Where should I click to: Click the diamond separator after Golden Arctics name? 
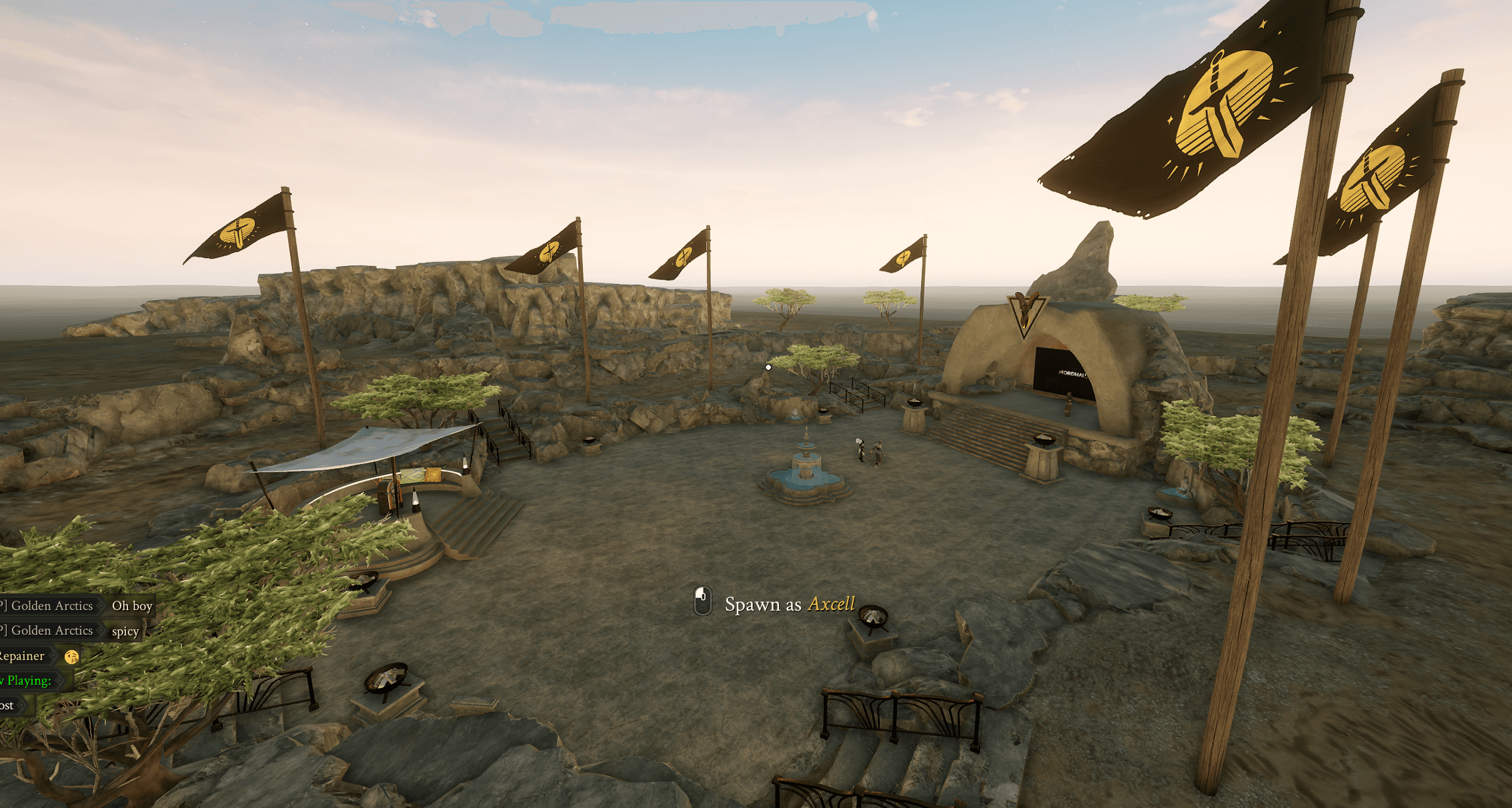[101, 605]
